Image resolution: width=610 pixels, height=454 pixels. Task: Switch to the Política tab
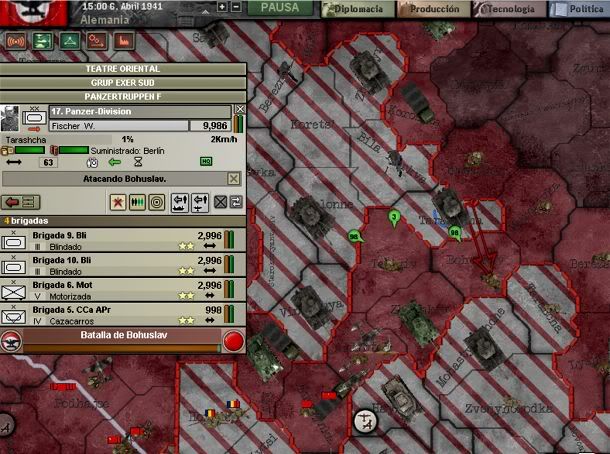tap(582, 9)
